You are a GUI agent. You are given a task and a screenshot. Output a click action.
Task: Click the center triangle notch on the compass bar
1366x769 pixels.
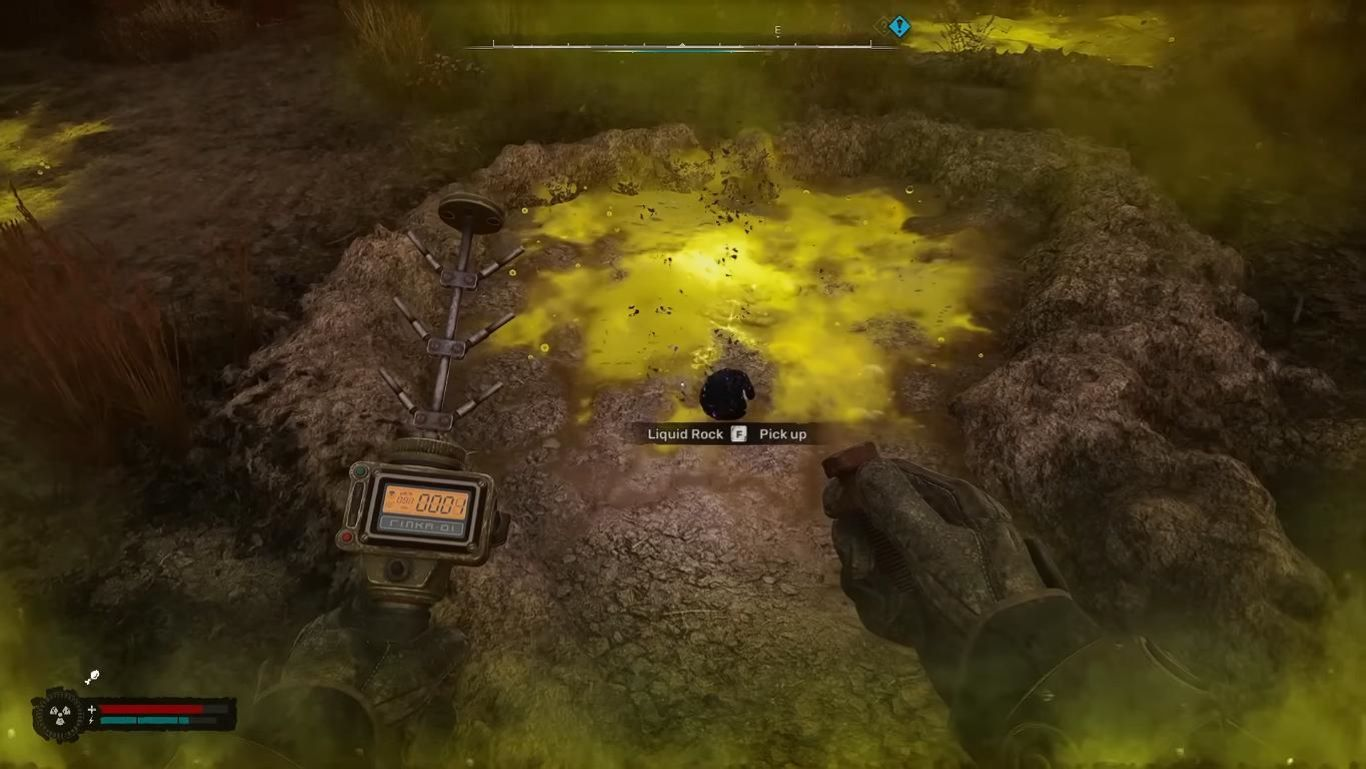coord(683,42)
